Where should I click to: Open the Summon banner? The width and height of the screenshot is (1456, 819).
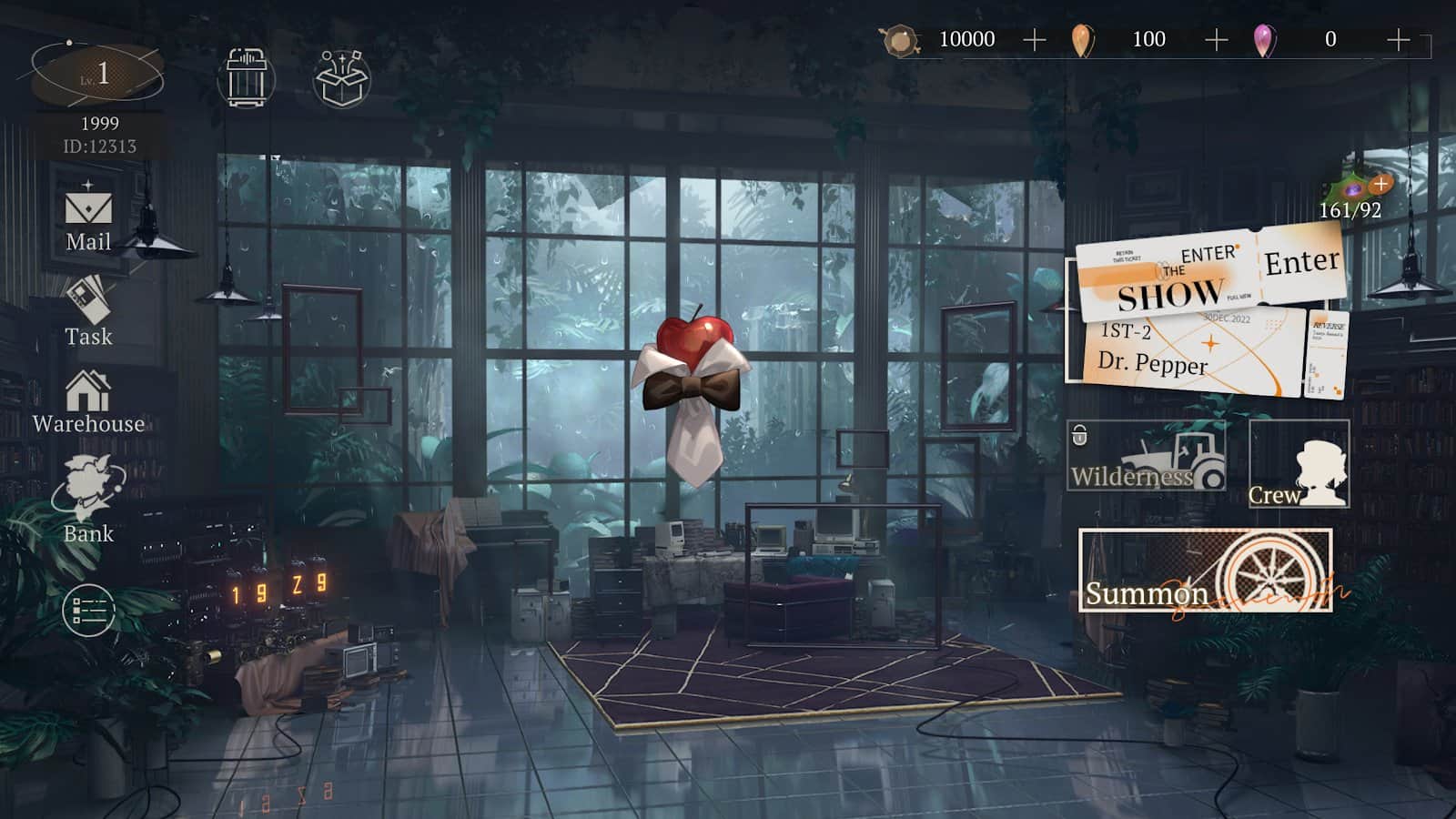1205,571
